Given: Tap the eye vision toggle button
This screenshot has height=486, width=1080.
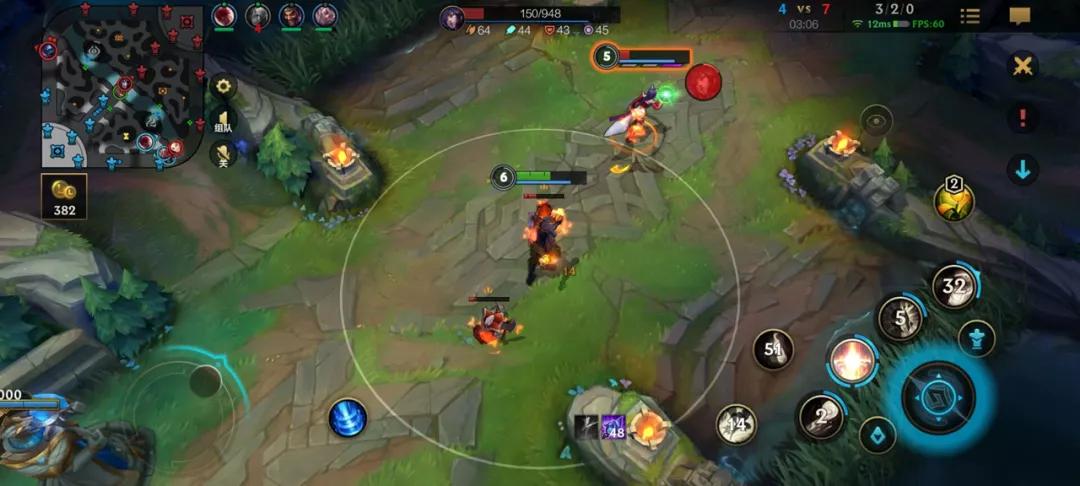Looking at the screenshot, I should pos(876,121).
